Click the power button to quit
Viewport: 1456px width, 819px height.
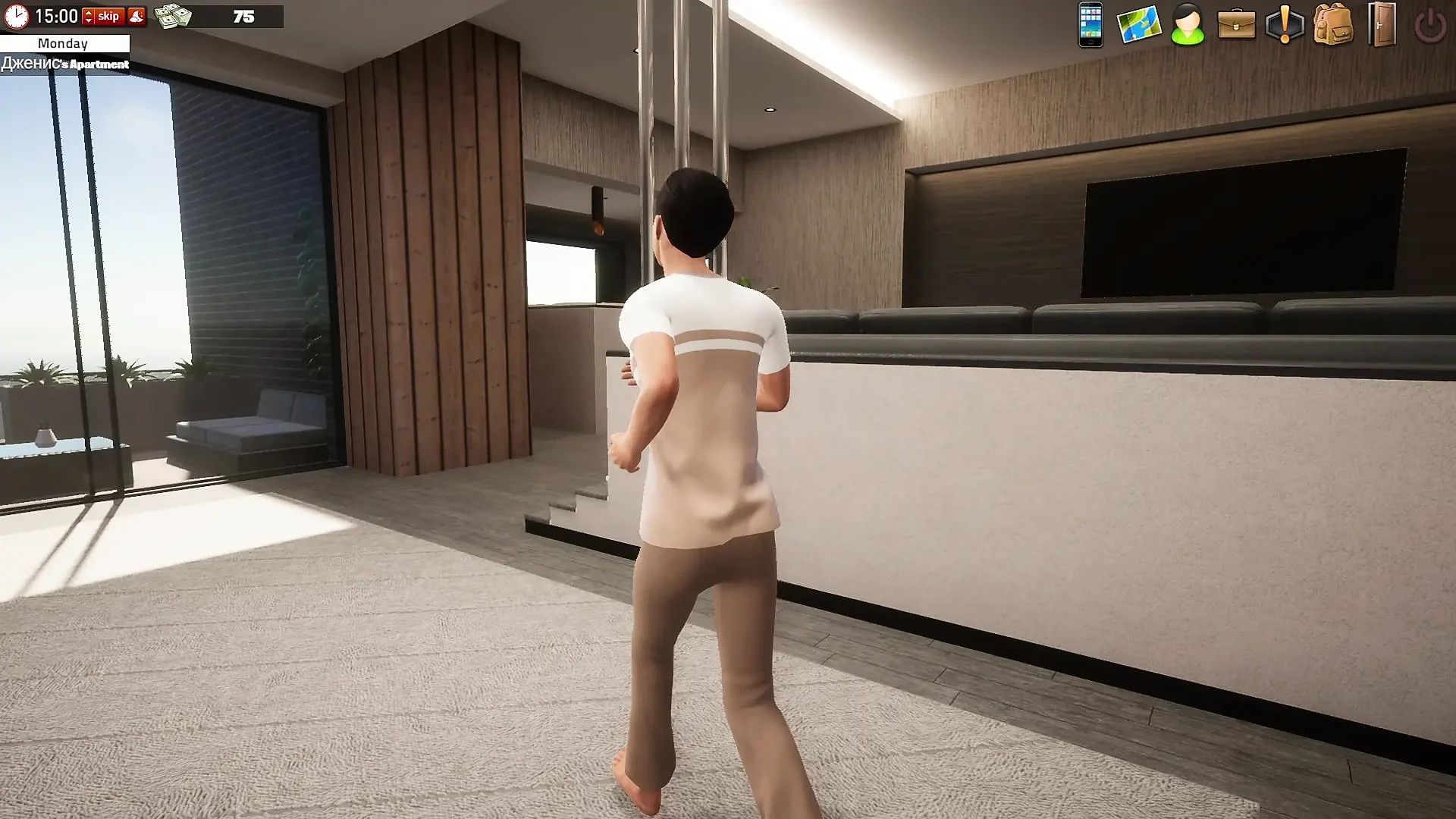(x=1430, y=26)
